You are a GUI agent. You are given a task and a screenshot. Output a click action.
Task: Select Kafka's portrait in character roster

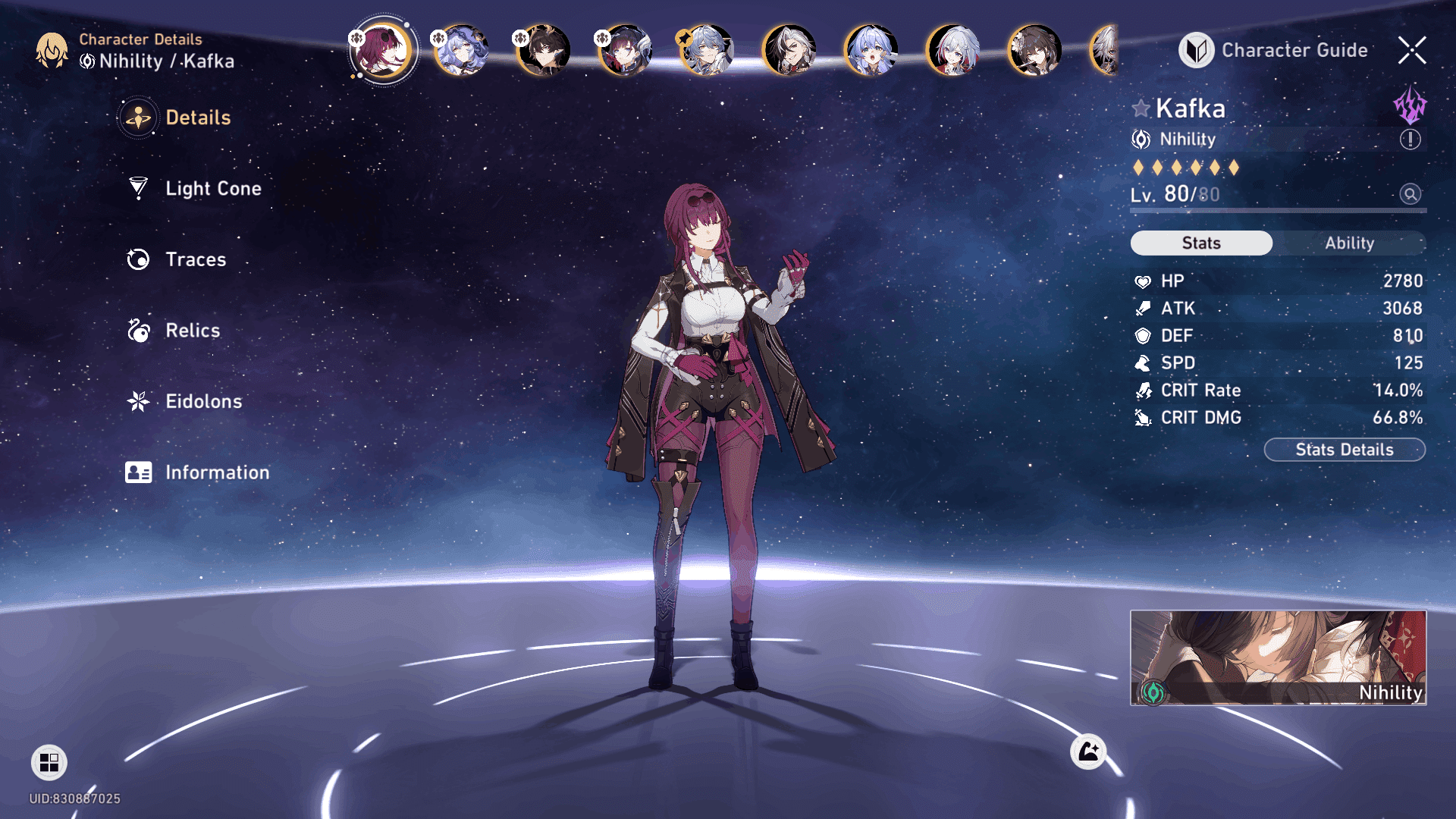383,50
